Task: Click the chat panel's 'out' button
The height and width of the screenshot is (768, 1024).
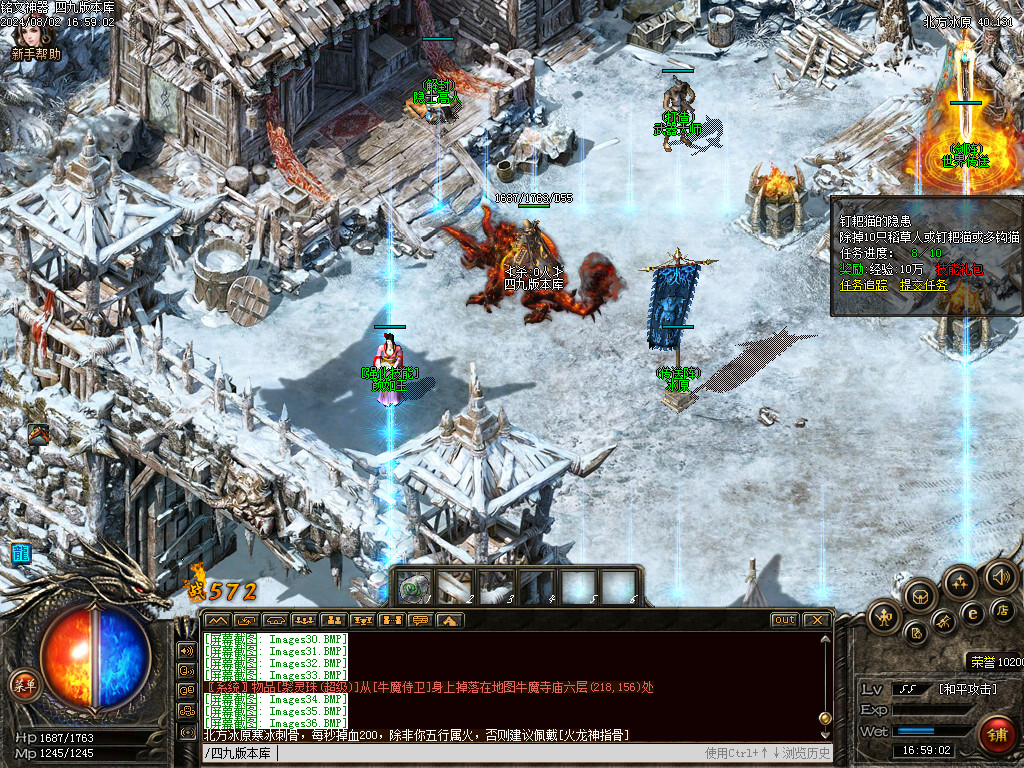Action: click(x=785, y=620)
